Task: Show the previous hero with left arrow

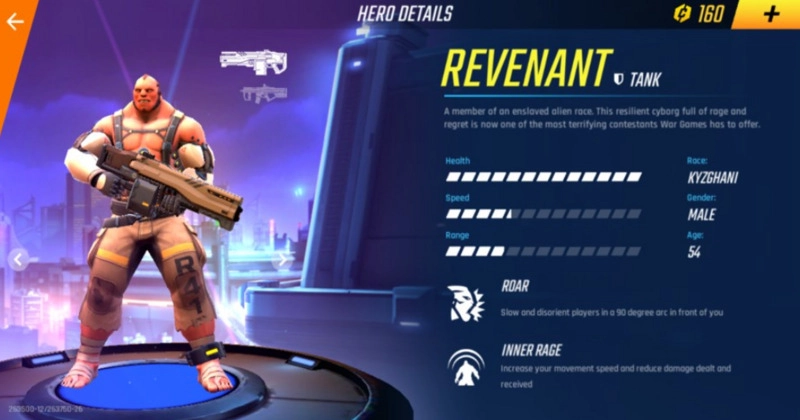Action: (x=17, y=259)
